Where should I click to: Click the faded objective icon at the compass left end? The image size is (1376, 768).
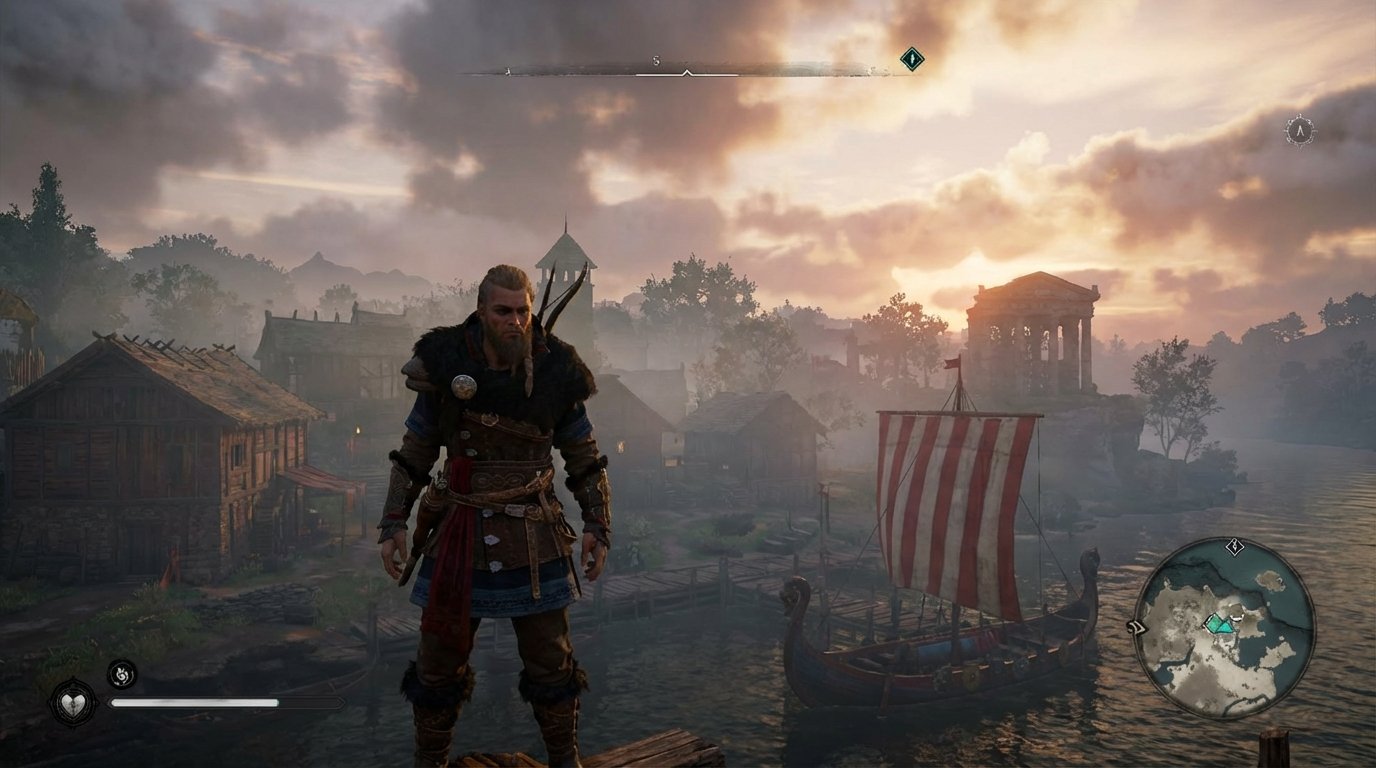pos(508,72)
